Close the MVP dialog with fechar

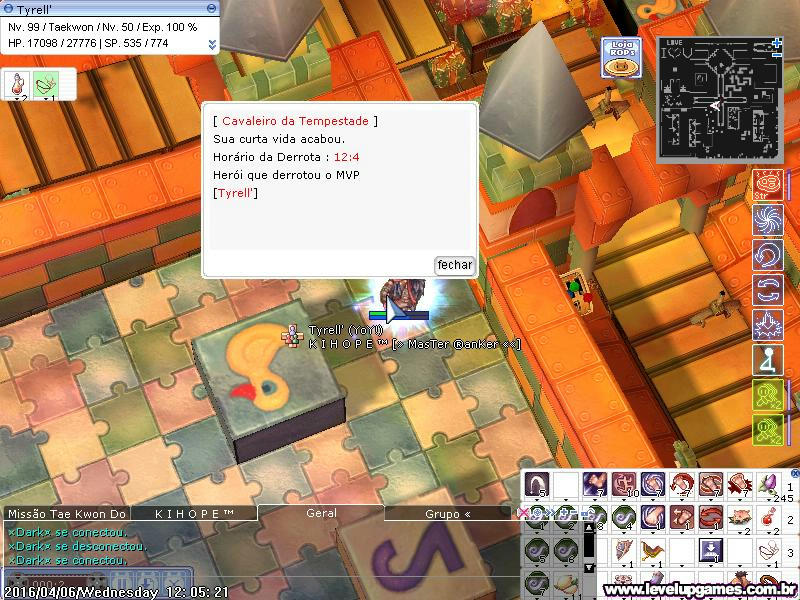click(455, 265)
